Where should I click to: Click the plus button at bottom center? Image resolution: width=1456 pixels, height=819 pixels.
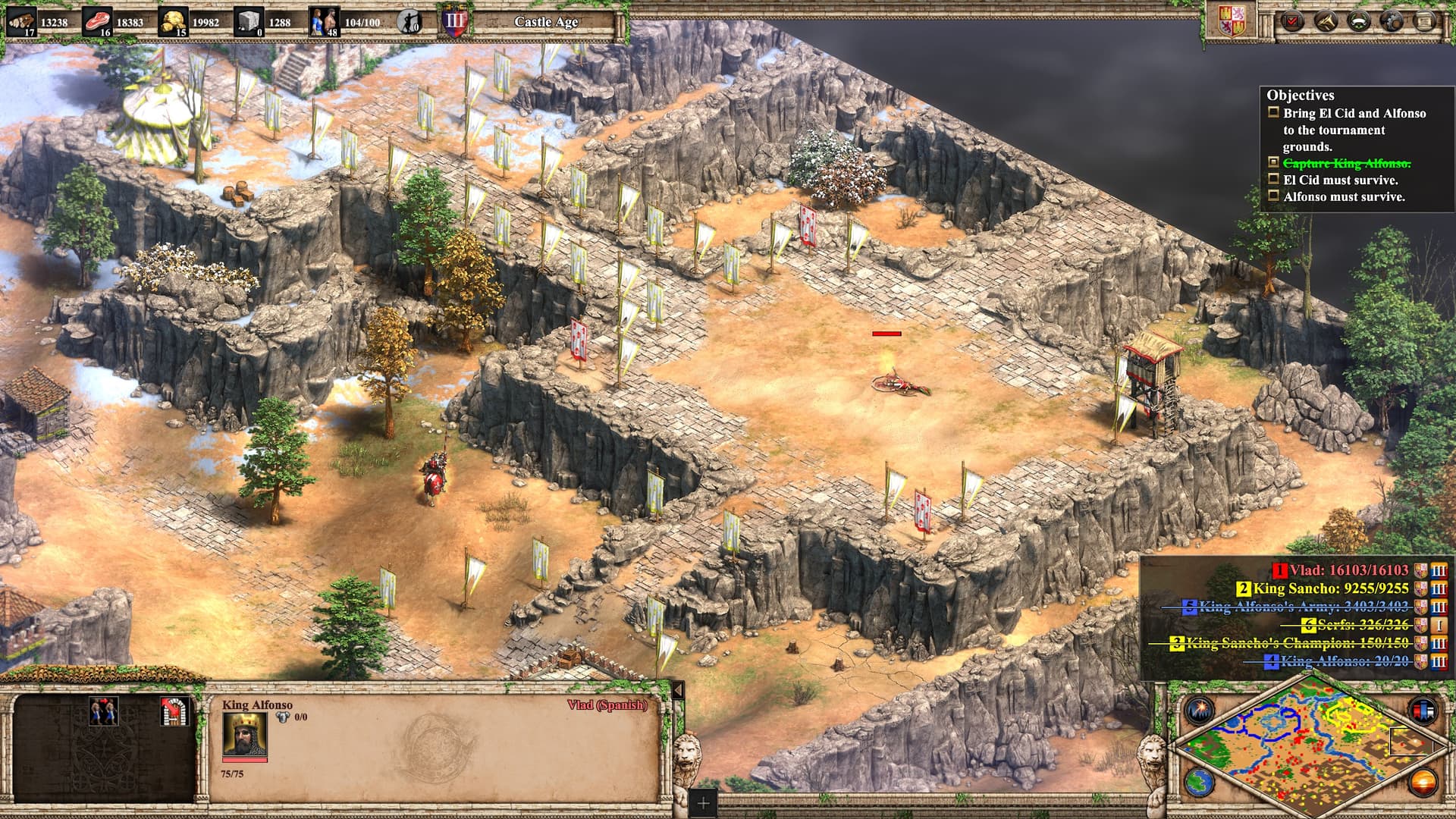tap(703, 803)
